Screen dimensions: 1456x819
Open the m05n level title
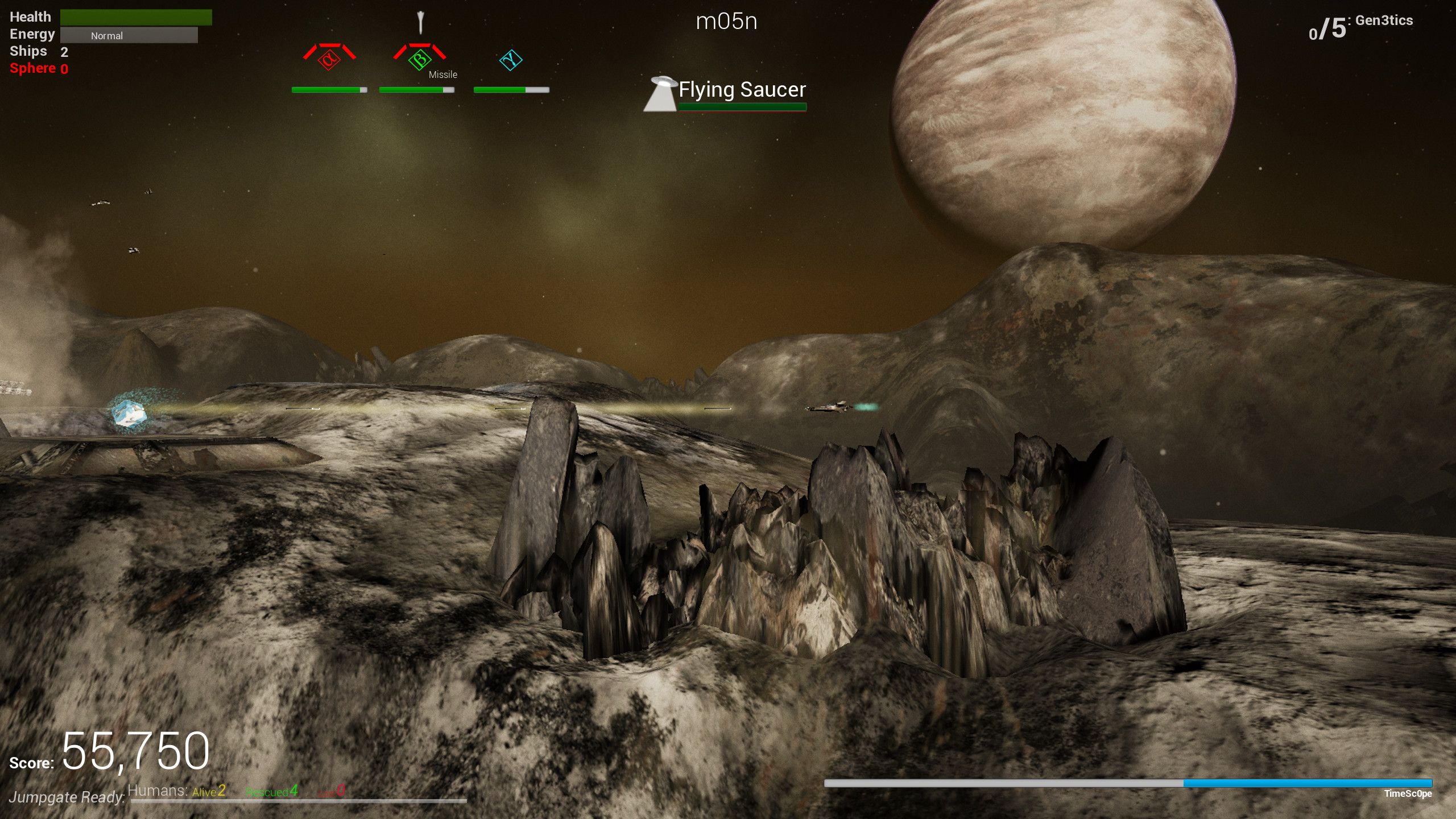(x=726, y=22)
